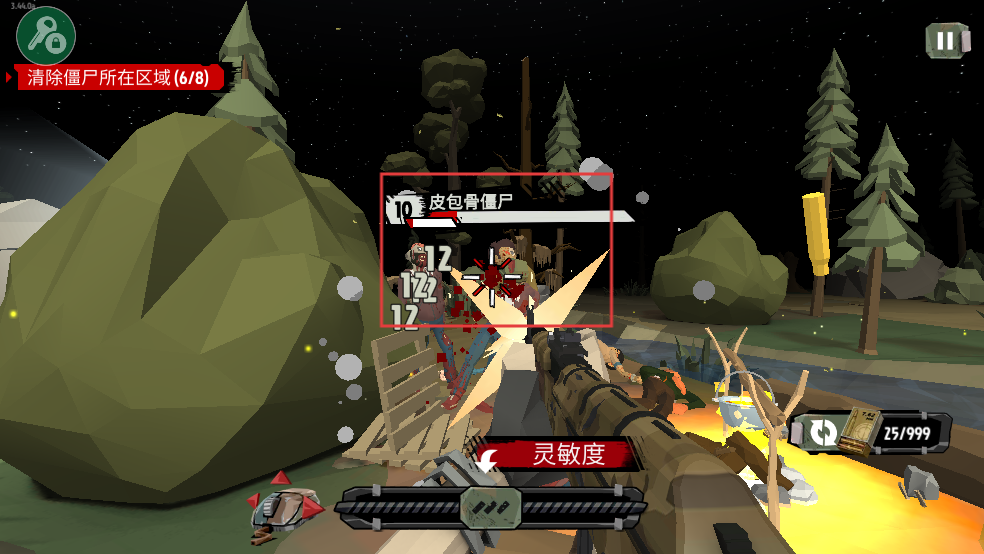
Task: Tap the turret icon beside the ammo counter
Action: [x=918, y=485]
